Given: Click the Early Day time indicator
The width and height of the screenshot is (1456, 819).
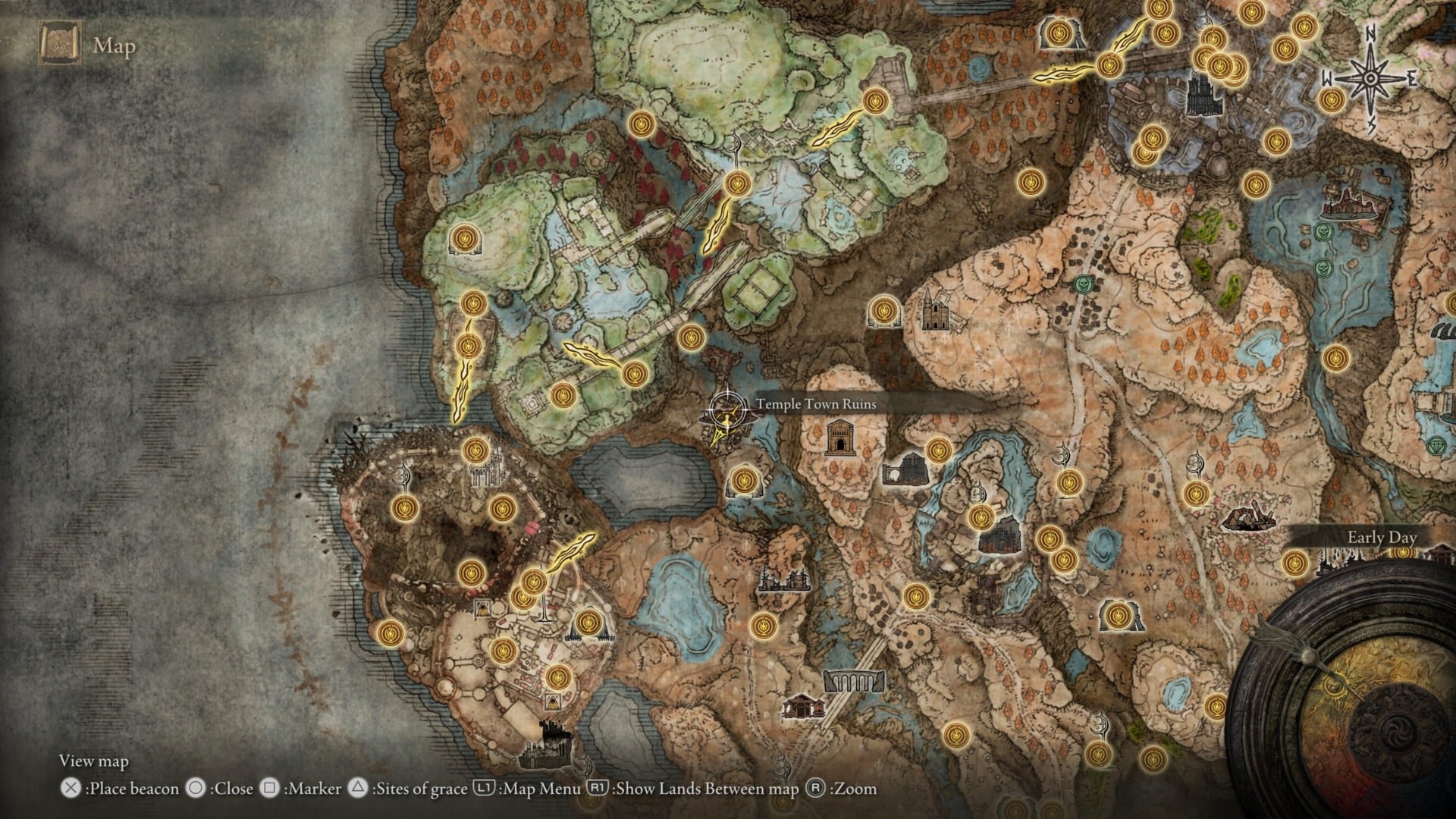Looking at the screenshot, I should 1383,538.
